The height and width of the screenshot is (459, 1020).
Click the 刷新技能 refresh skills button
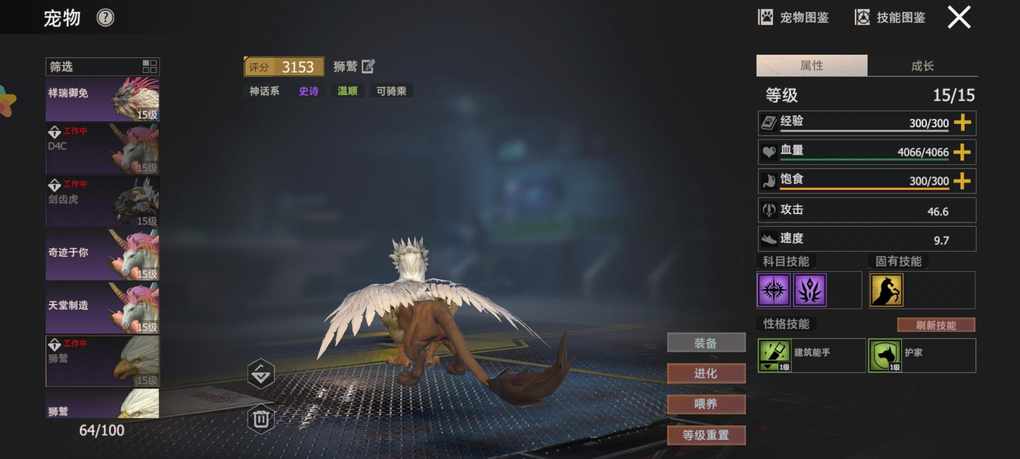(935, 325)
